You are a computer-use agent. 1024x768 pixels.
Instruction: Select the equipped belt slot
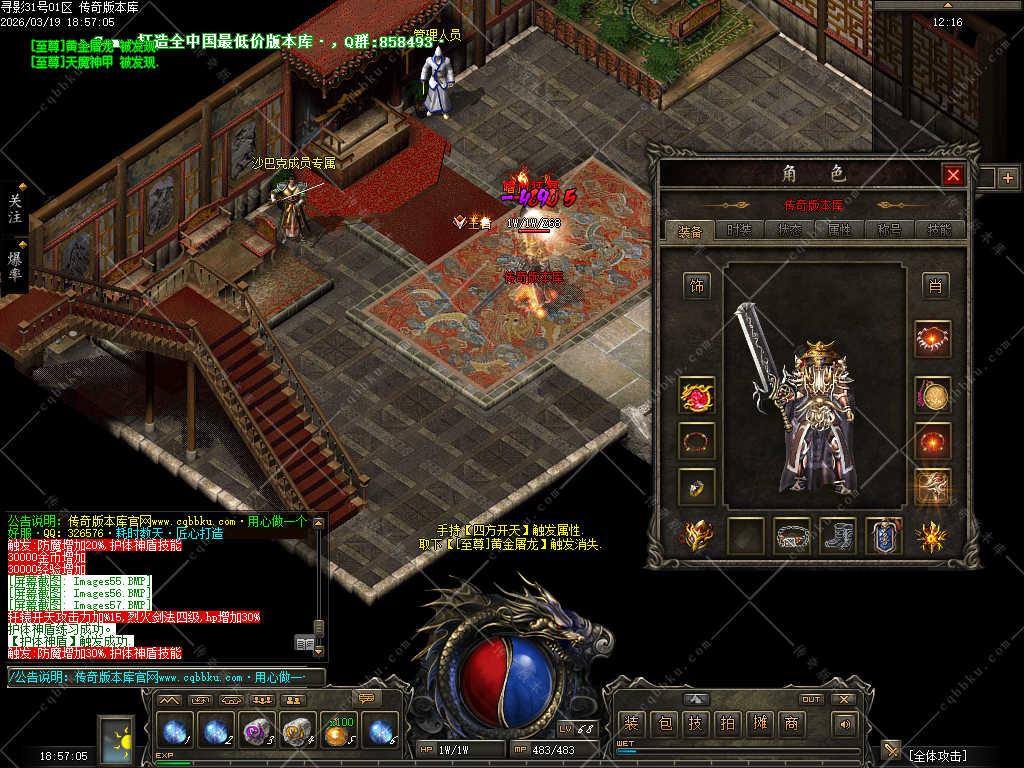click(792, 537)
